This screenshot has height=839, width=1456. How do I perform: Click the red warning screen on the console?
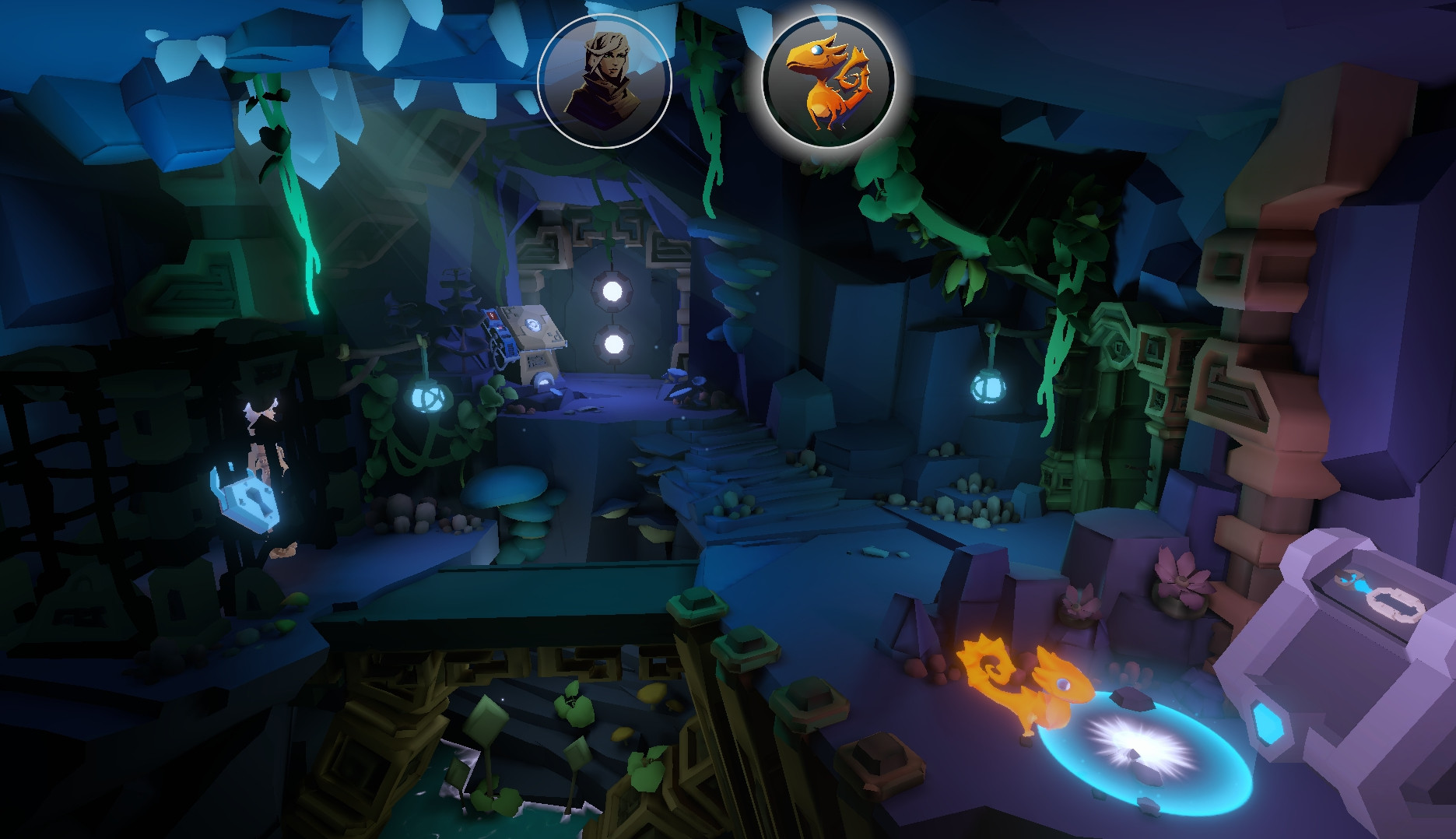[x=491, y=316]
